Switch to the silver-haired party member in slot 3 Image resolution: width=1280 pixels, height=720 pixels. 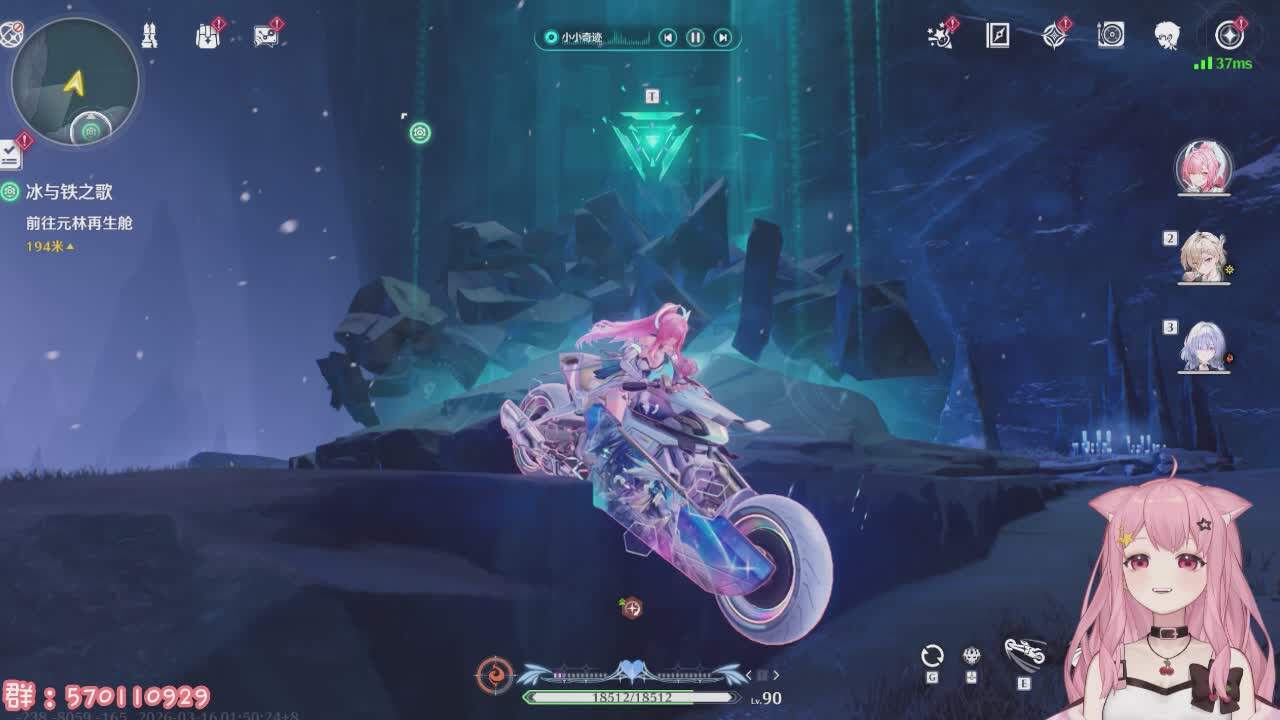coord(1203,347)
